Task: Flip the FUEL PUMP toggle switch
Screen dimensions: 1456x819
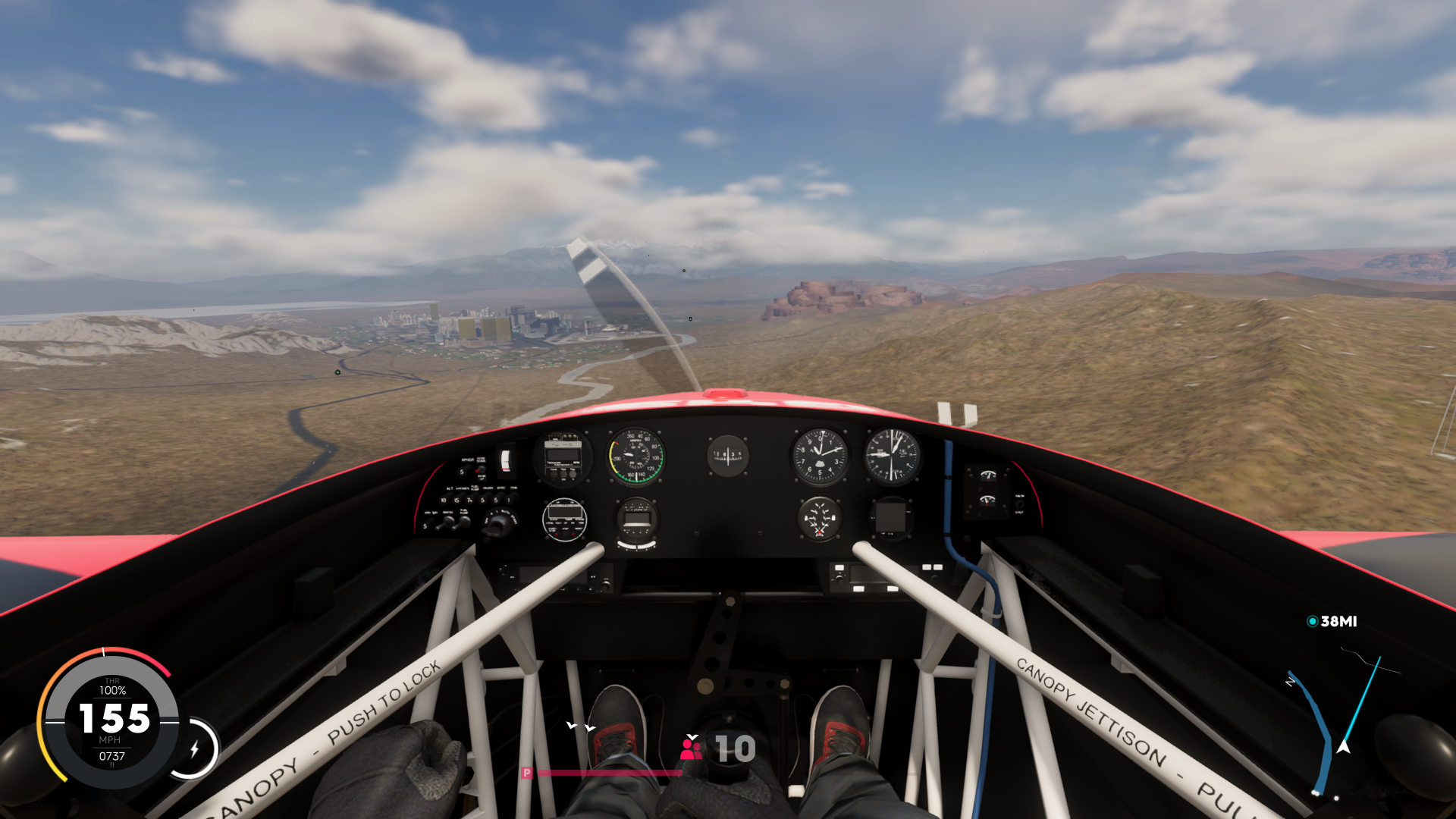Action: pyautogui.click(x=464, y=522)
